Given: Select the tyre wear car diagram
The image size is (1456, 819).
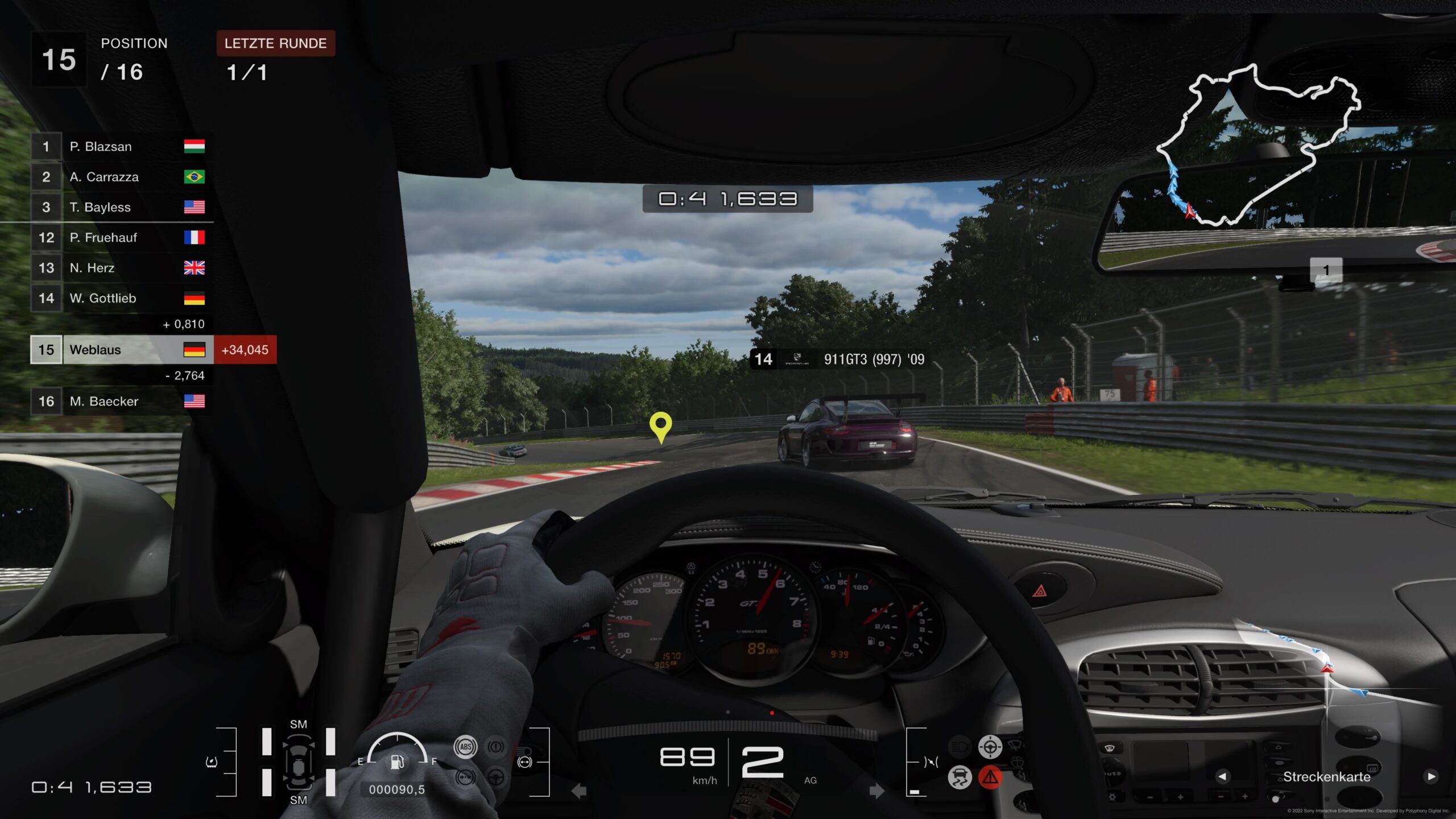Looking at the screenshot, I should 298,762.
